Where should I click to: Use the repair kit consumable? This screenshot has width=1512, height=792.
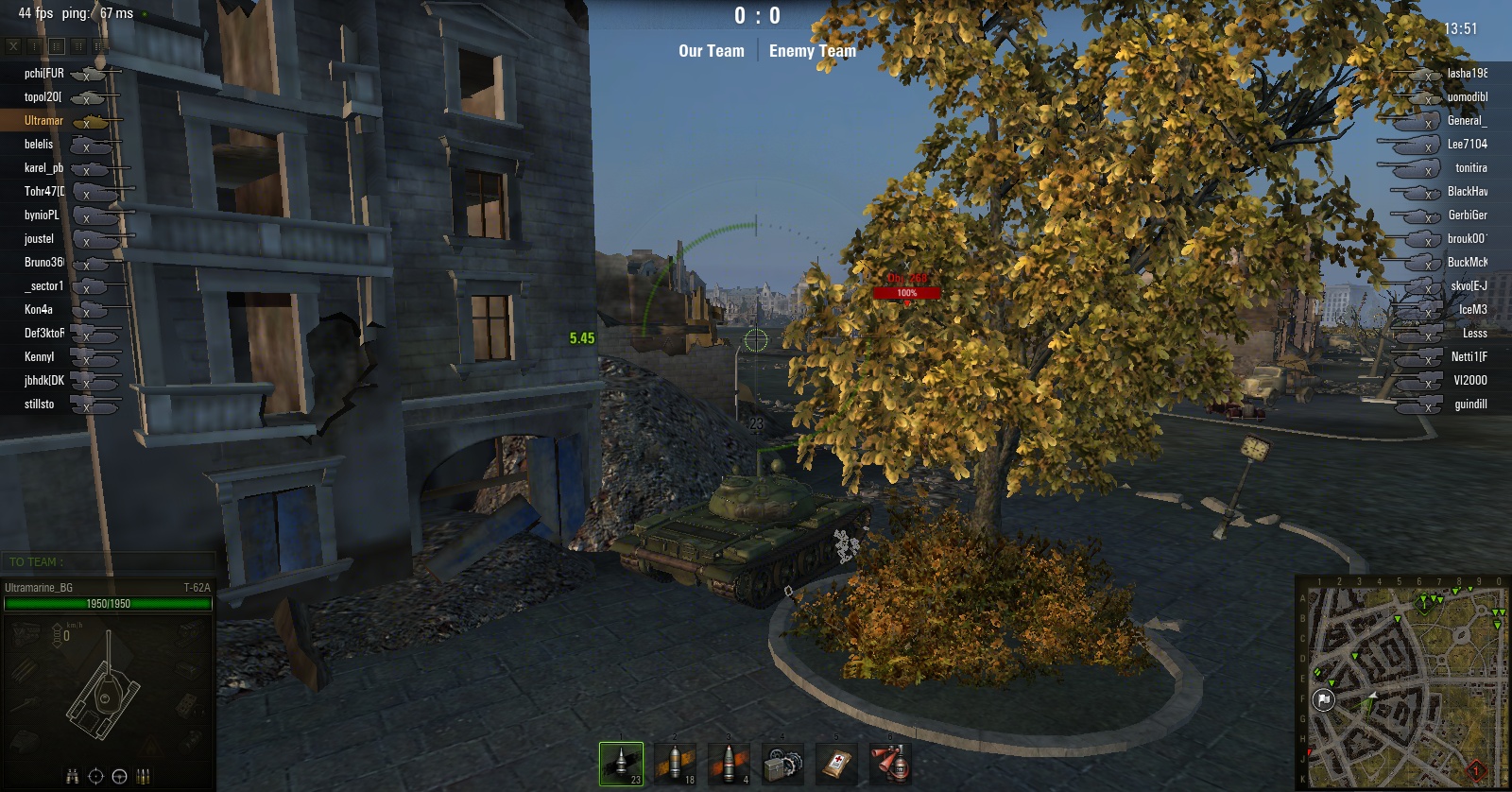(782, 763)
